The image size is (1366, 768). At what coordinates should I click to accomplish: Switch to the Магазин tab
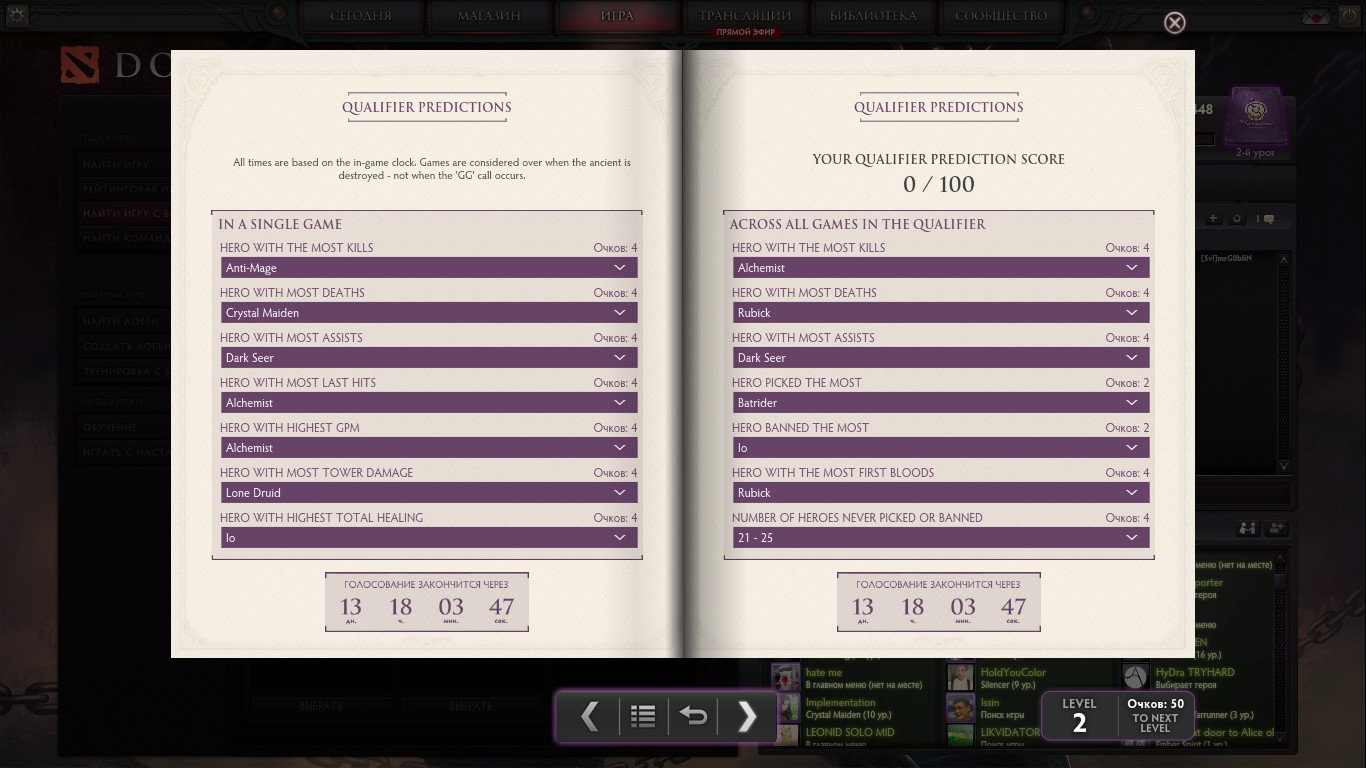point(489,16)
